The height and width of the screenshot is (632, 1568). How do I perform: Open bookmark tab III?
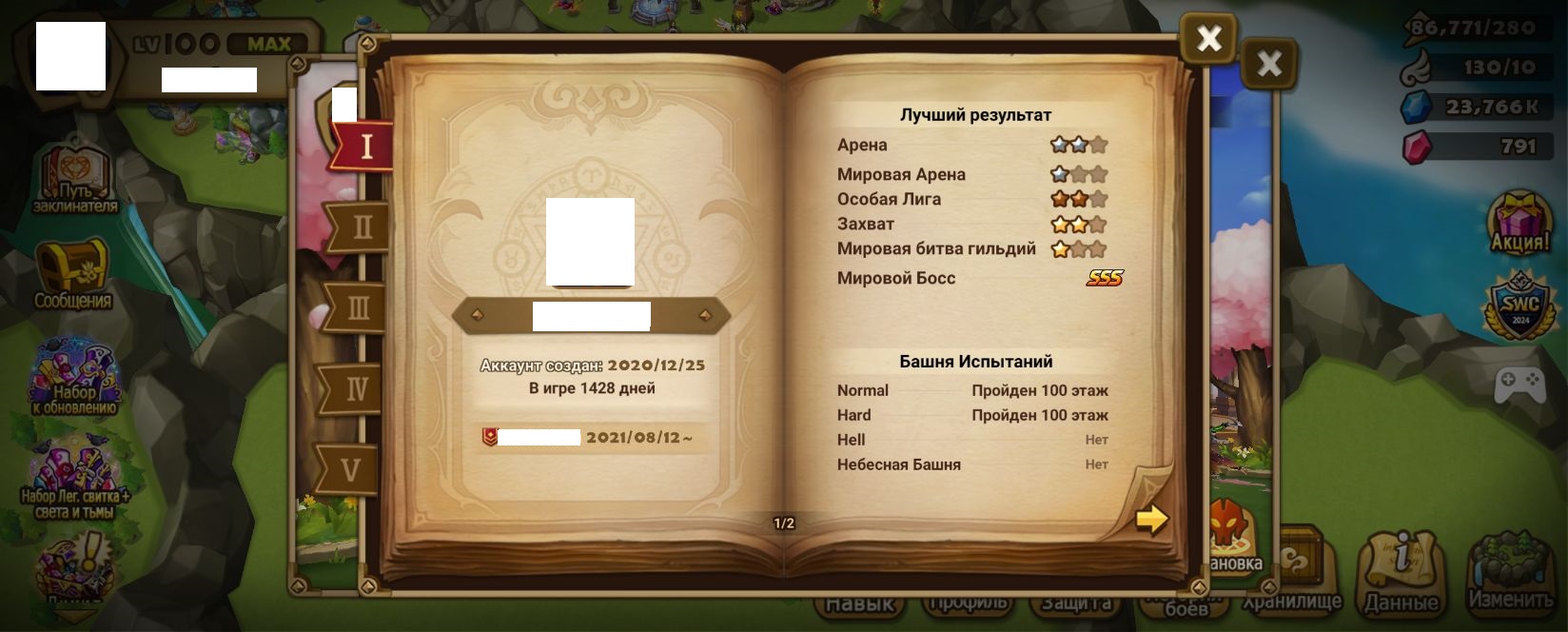tap(358, 307)
